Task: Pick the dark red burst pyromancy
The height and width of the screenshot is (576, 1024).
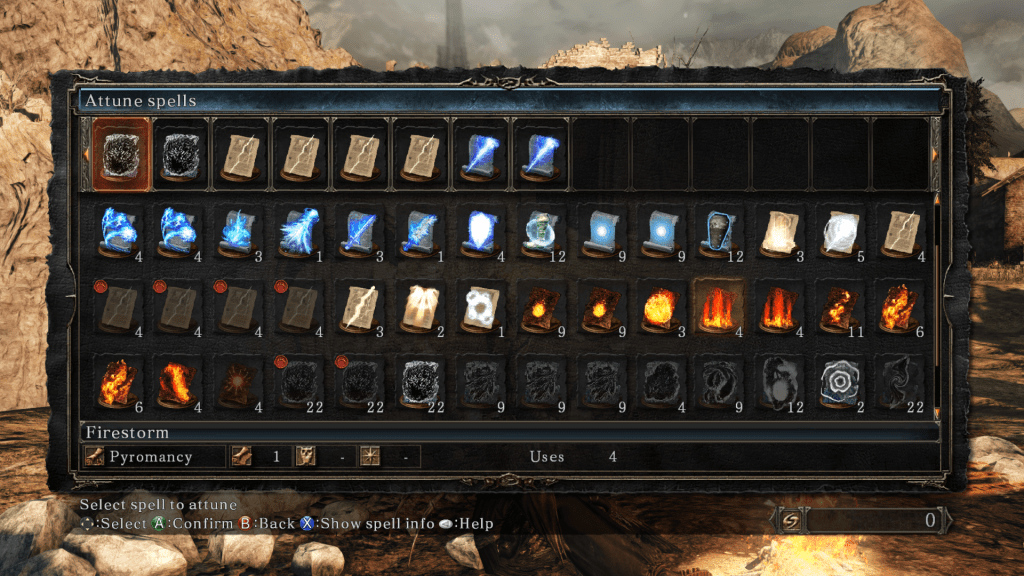Action: point(239,379)
